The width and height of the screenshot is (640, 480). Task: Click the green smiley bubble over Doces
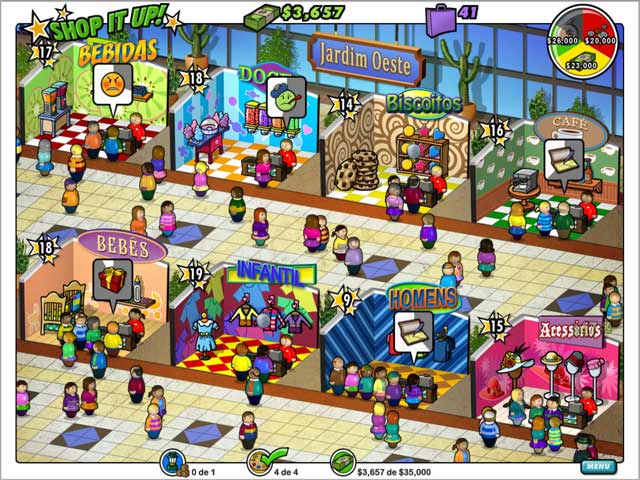[x=286, y=94]
